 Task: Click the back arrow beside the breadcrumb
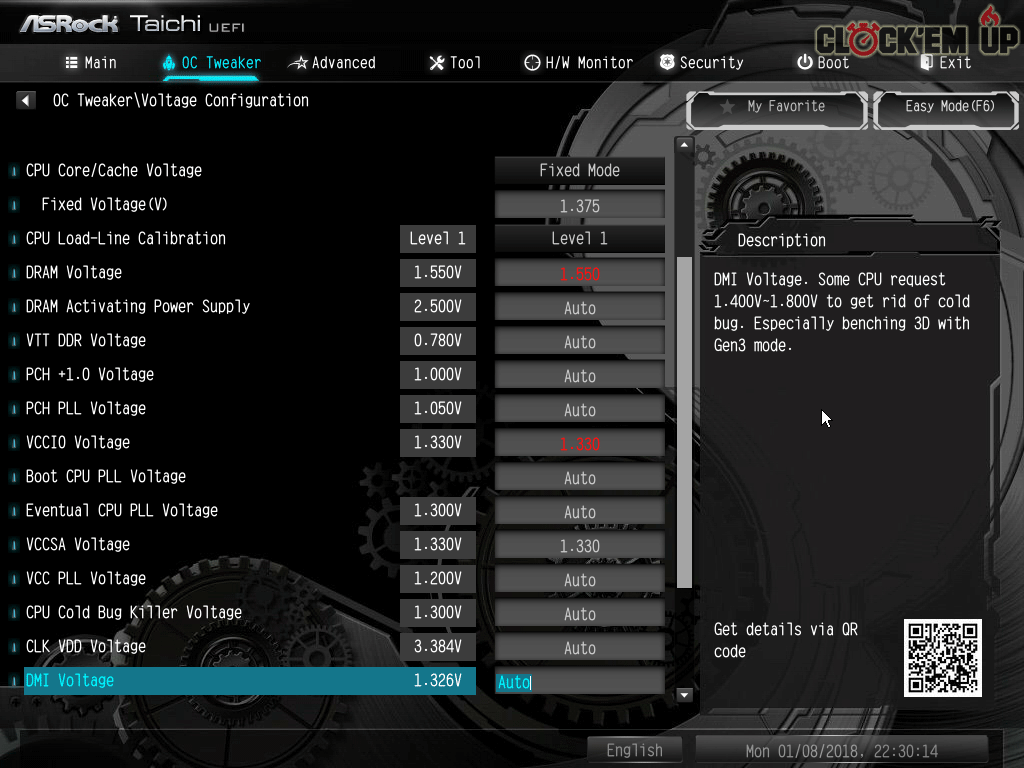26,100
